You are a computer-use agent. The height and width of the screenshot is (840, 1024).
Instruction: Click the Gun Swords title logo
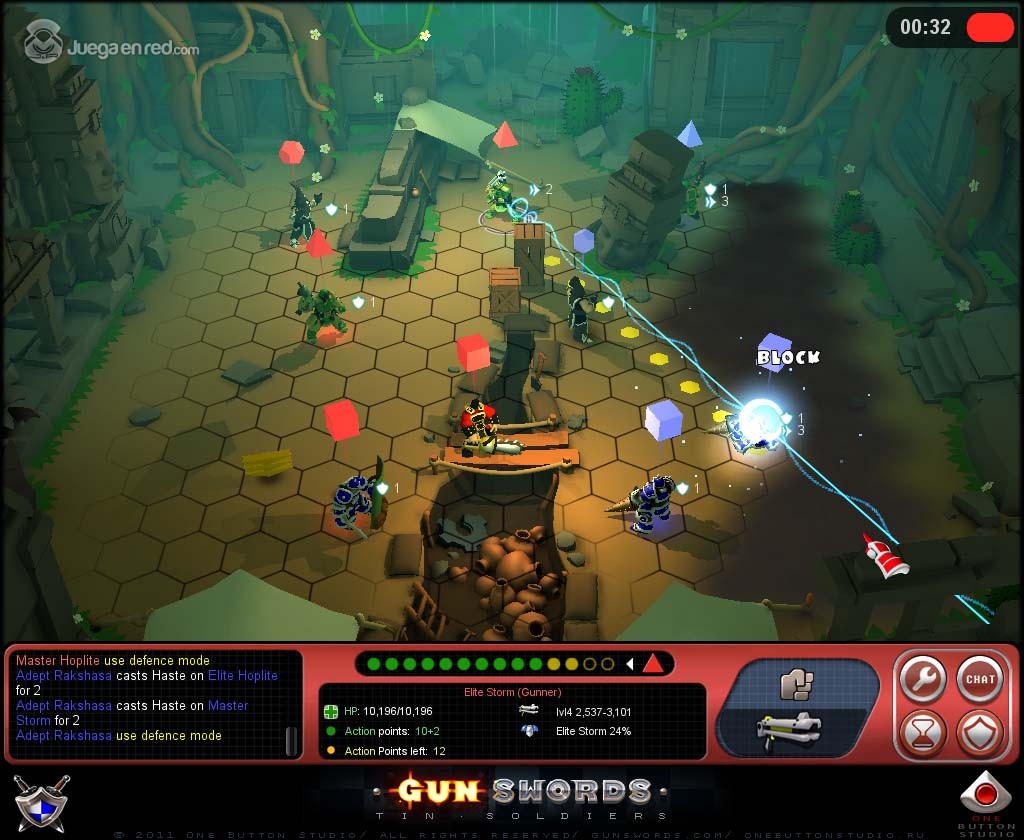pos(524,795)
